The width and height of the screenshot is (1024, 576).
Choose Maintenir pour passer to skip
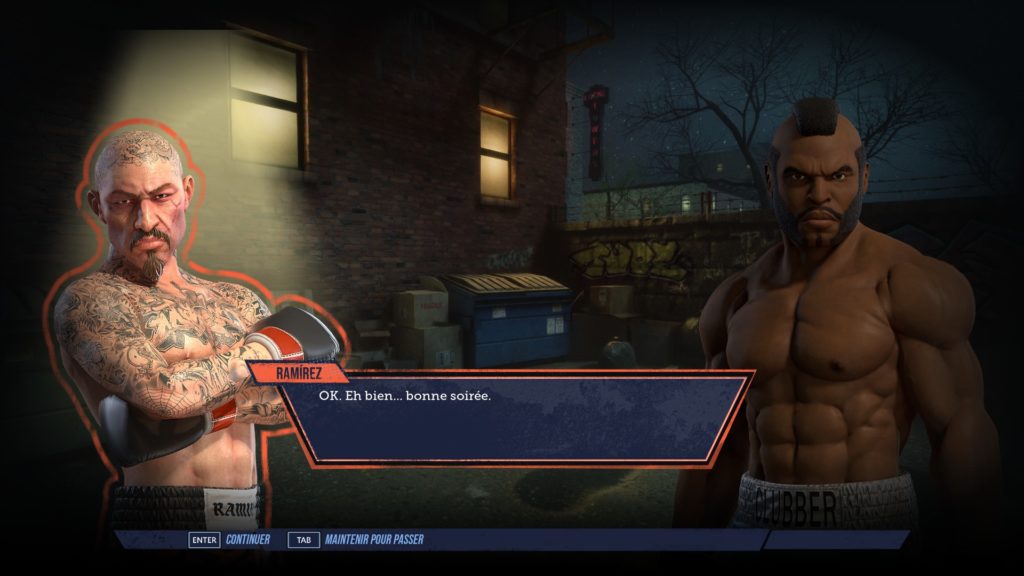click(373, 540)
